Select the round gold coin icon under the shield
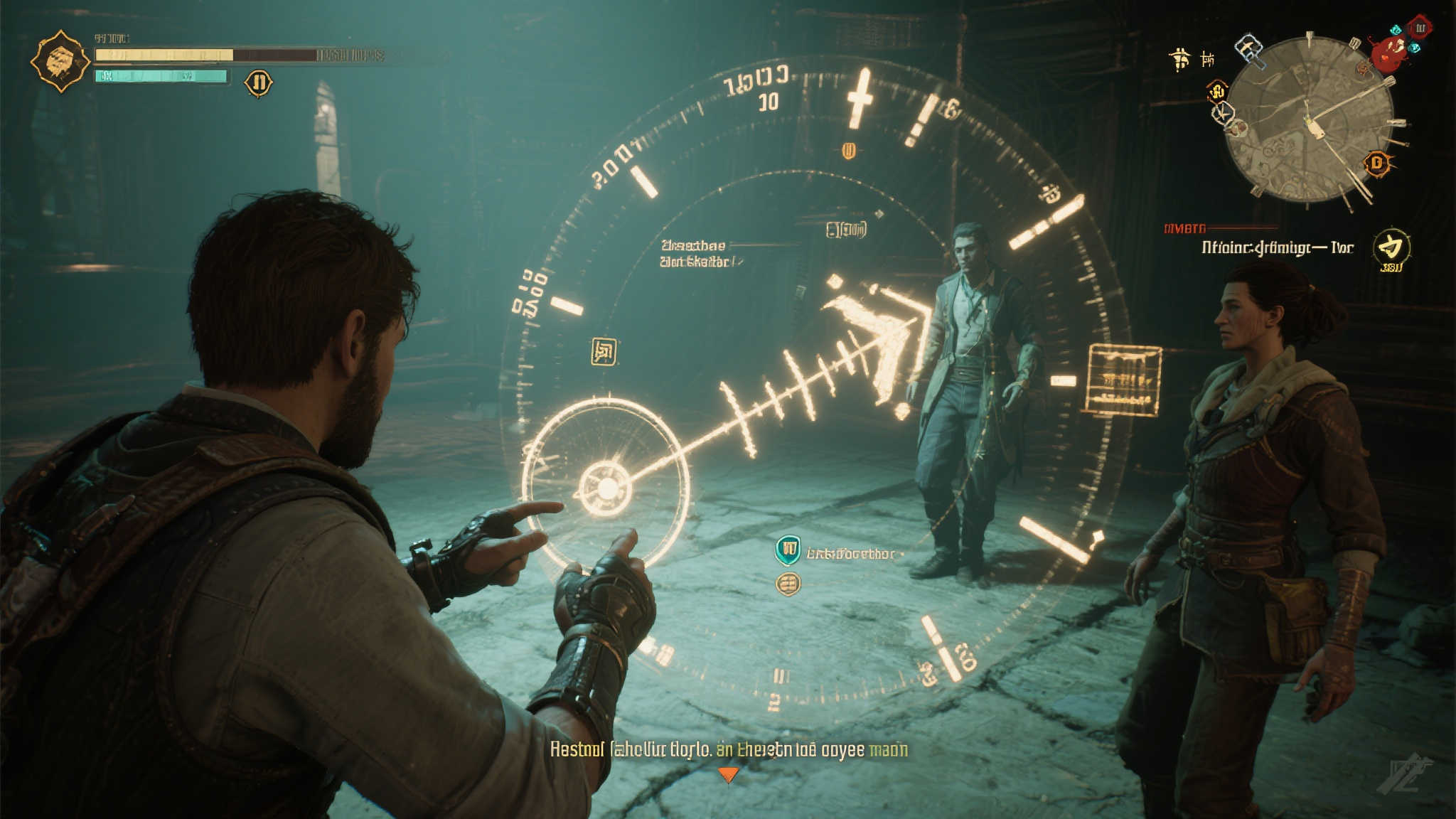The image size is (1456, 819). (x=788, y=584)
